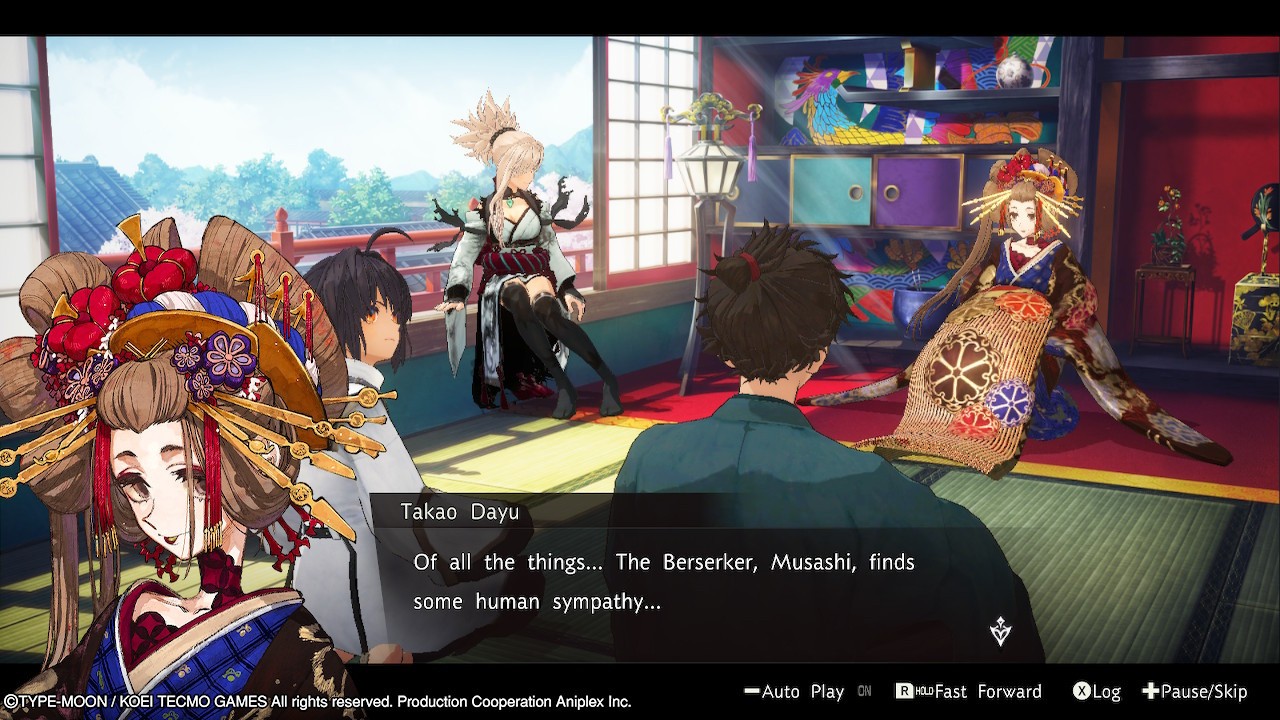Screen dimensions: 1280x720
Task: Advance dialogue with the continue arrow indicator
Action: click(1000, 632)
